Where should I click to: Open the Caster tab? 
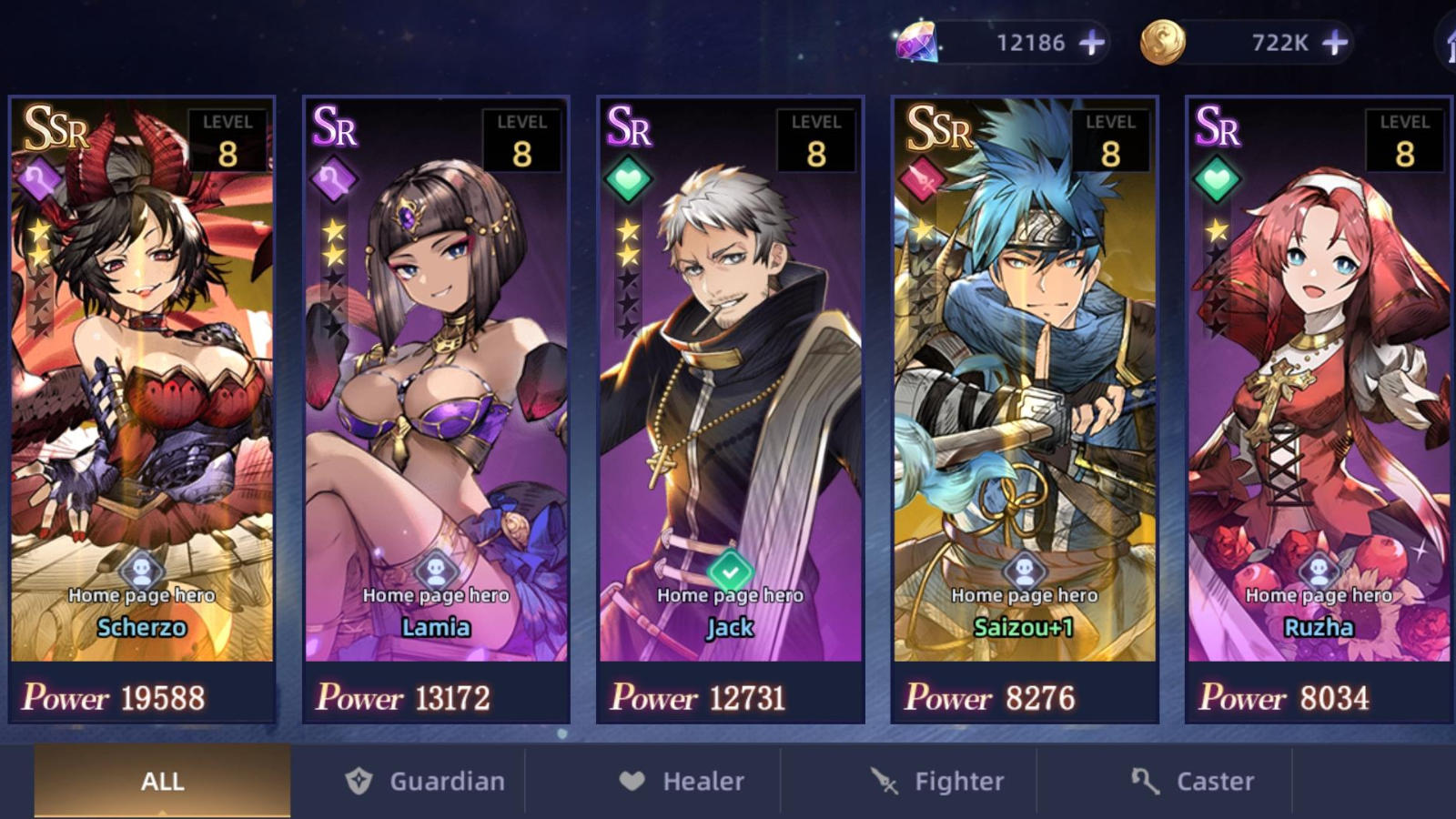pyautogui.click(x=1192, y=781)
